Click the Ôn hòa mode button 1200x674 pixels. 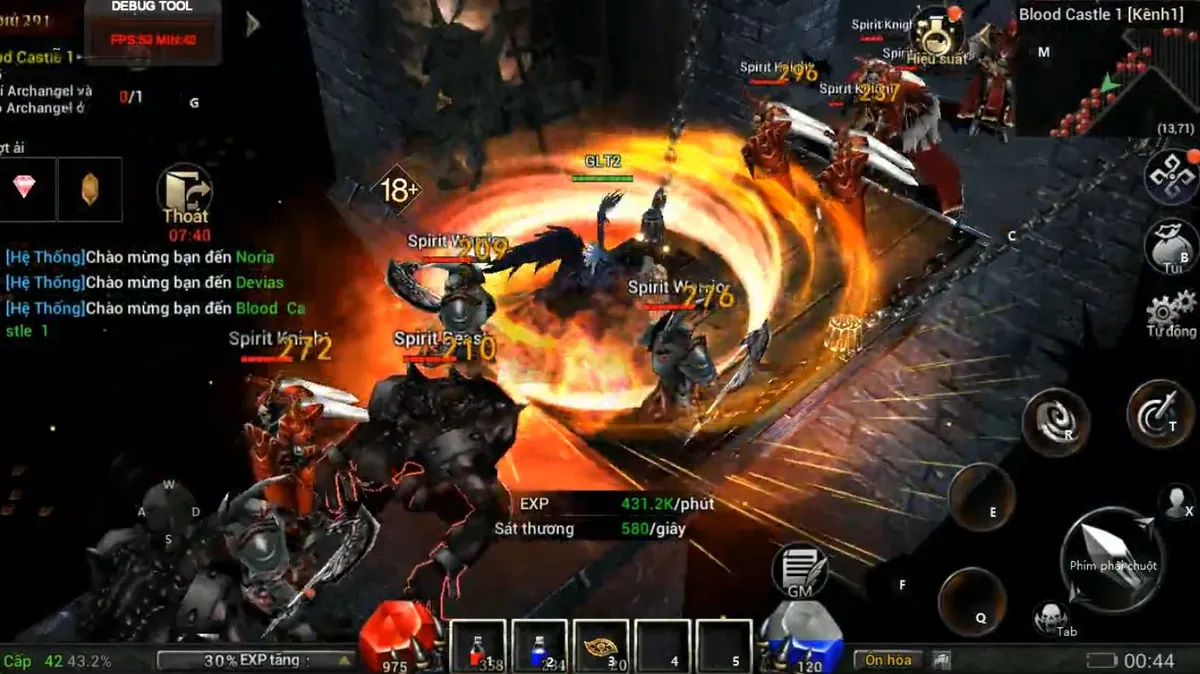click(x=888, y=660)
